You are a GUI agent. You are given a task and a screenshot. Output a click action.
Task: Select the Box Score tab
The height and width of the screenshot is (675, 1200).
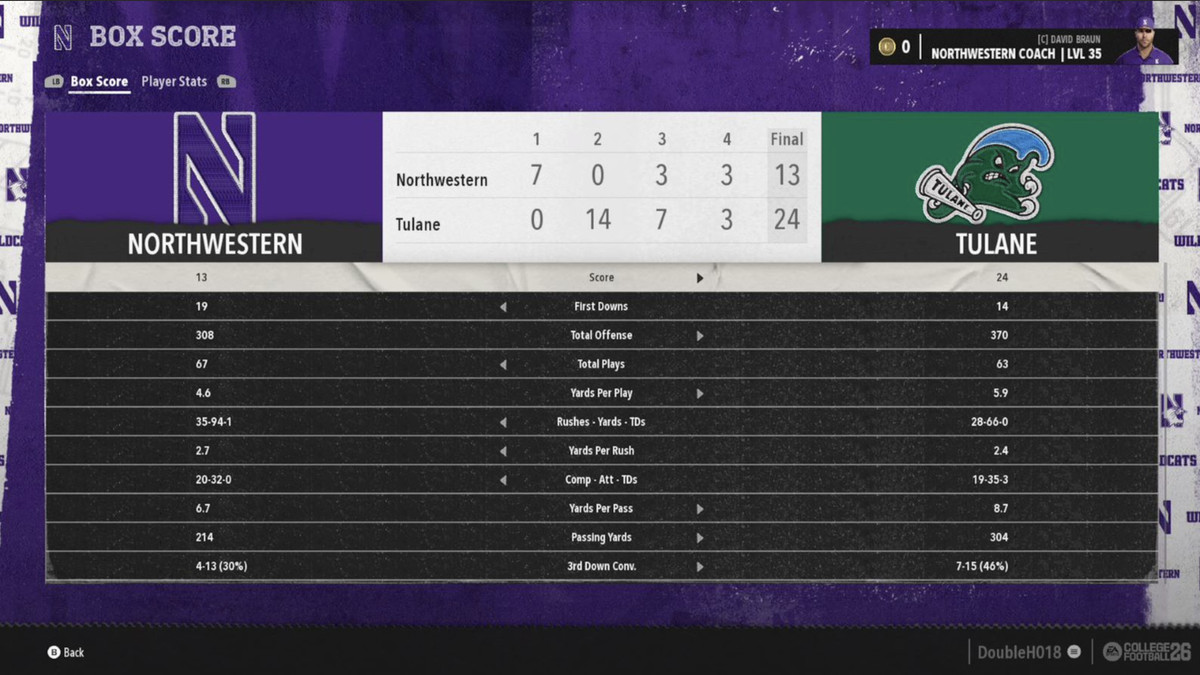[98, 82]
